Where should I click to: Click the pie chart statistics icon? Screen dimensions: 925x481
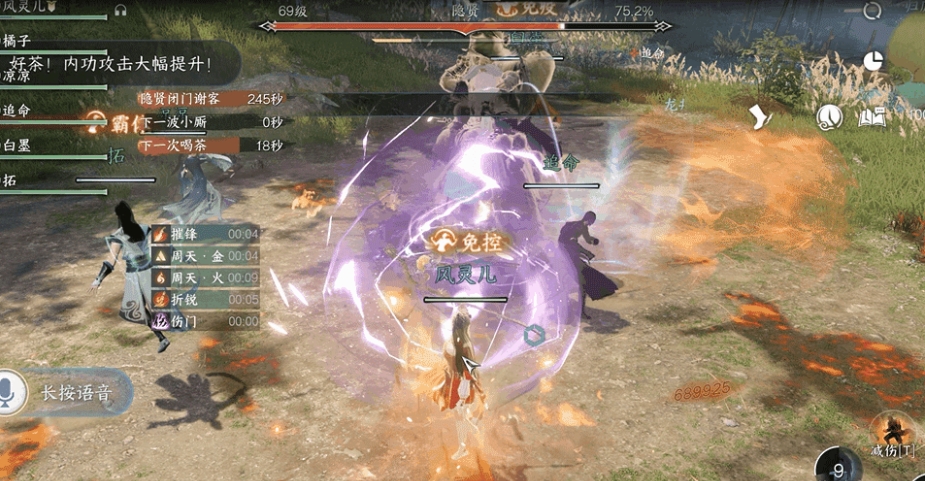tap(873, 60)
